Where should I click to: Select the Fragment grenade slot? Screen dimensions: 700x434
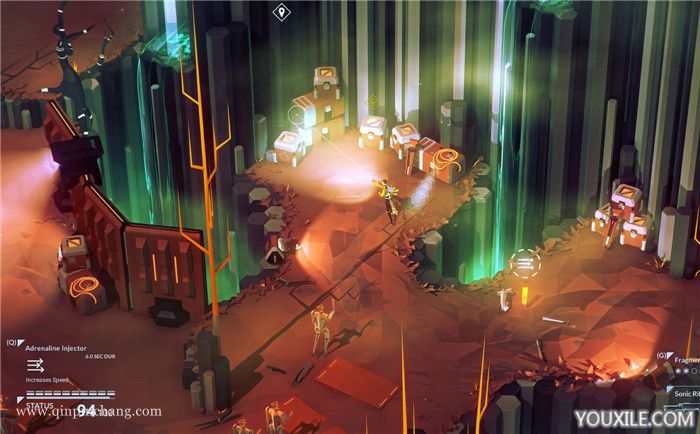point(684,359)
